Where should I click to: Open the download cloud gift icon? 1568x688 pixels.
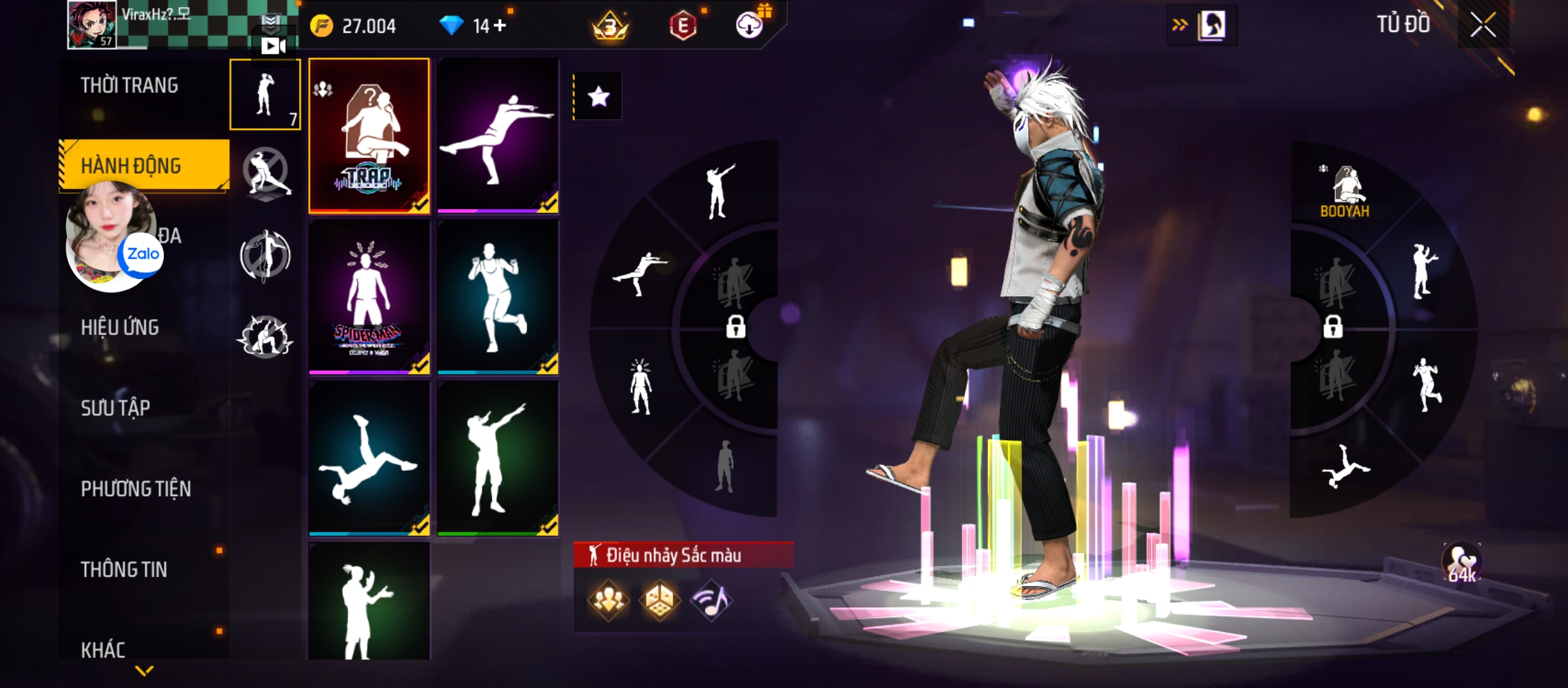pyautogui.click(x=750, y=25)
